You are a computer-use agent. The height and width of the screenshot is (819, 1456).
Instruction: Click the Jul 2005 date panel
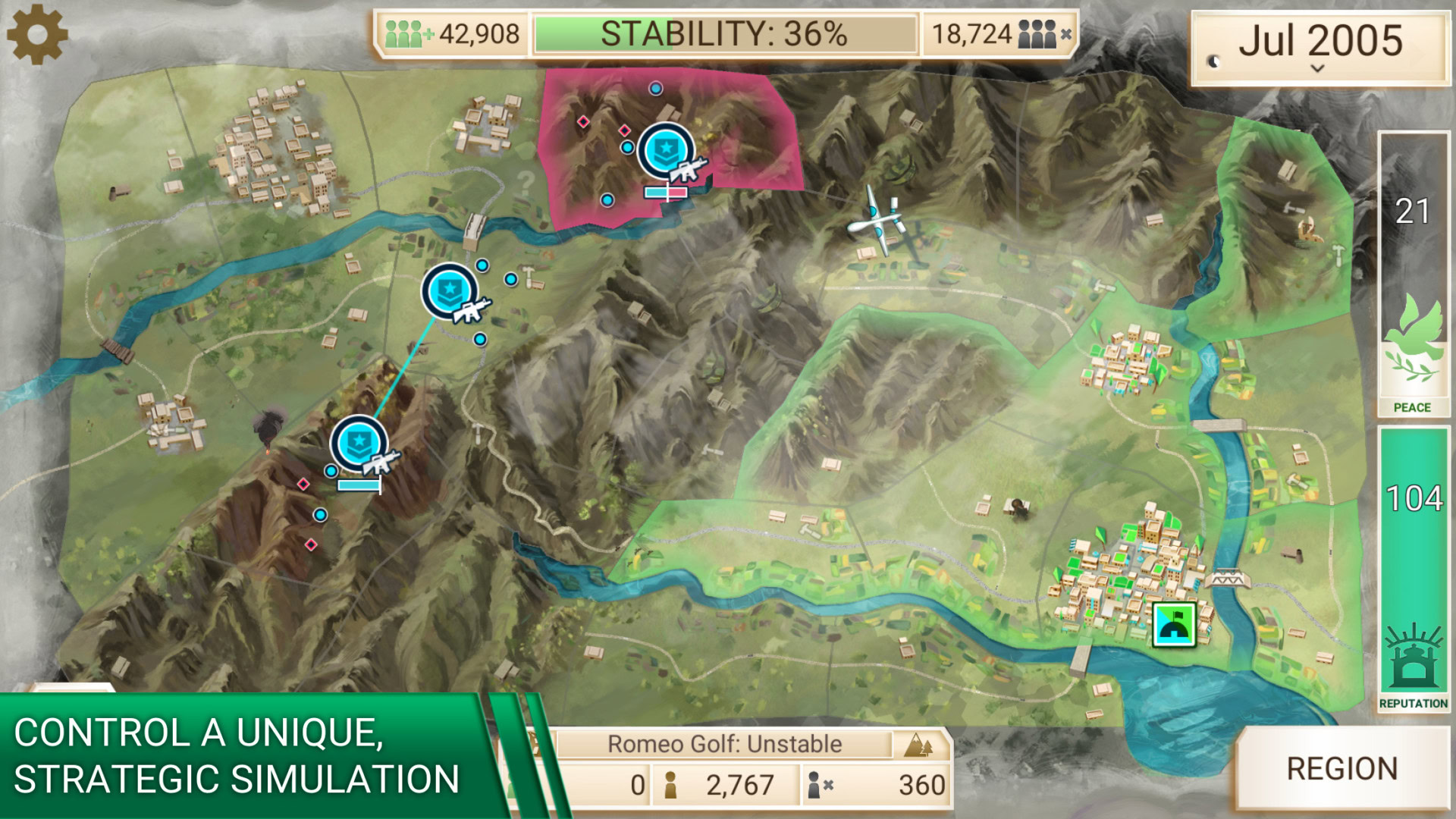point(1319,47)
